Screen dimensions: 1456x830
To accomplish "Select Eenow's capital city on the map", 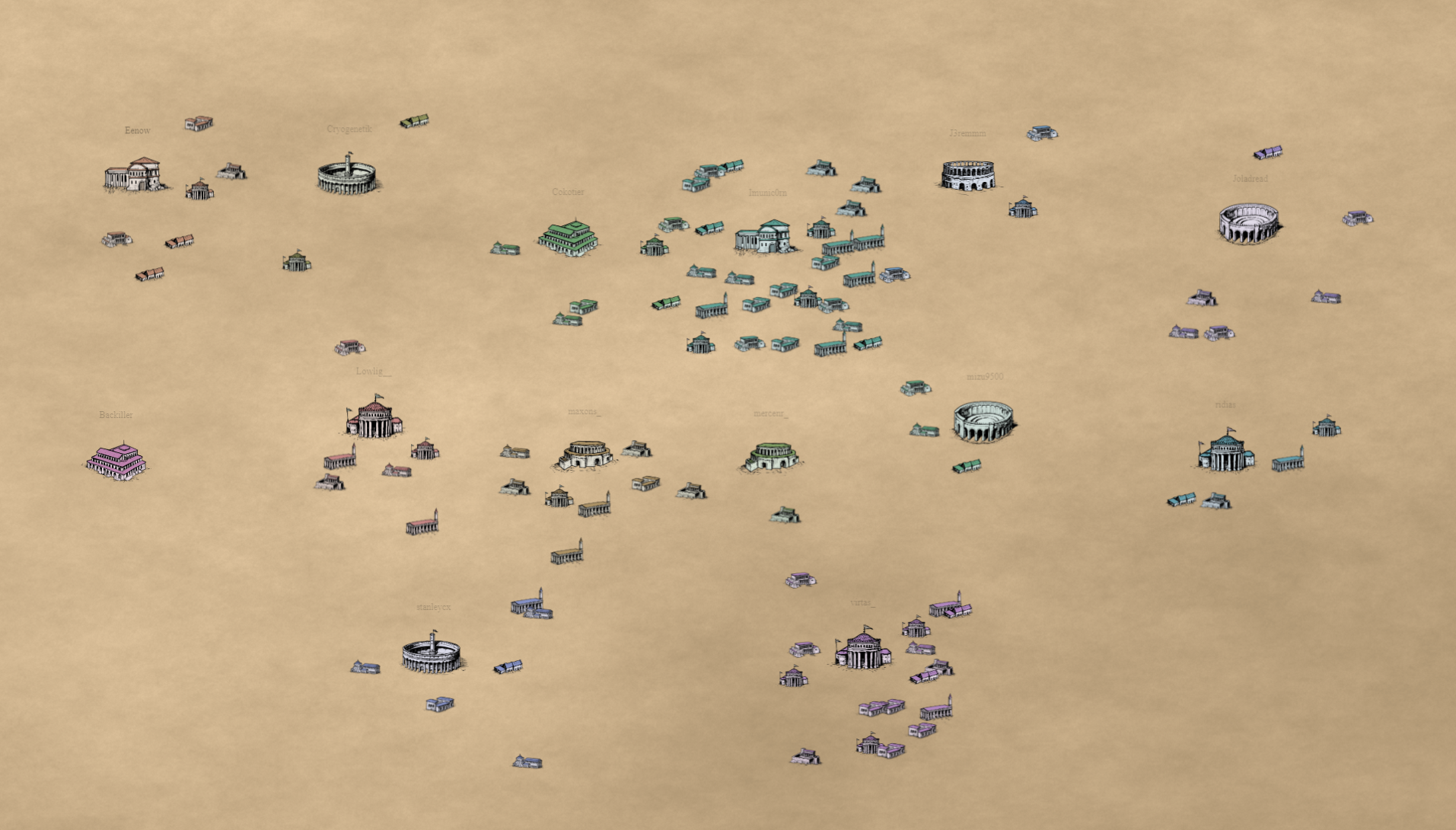I will pos(134,175).
